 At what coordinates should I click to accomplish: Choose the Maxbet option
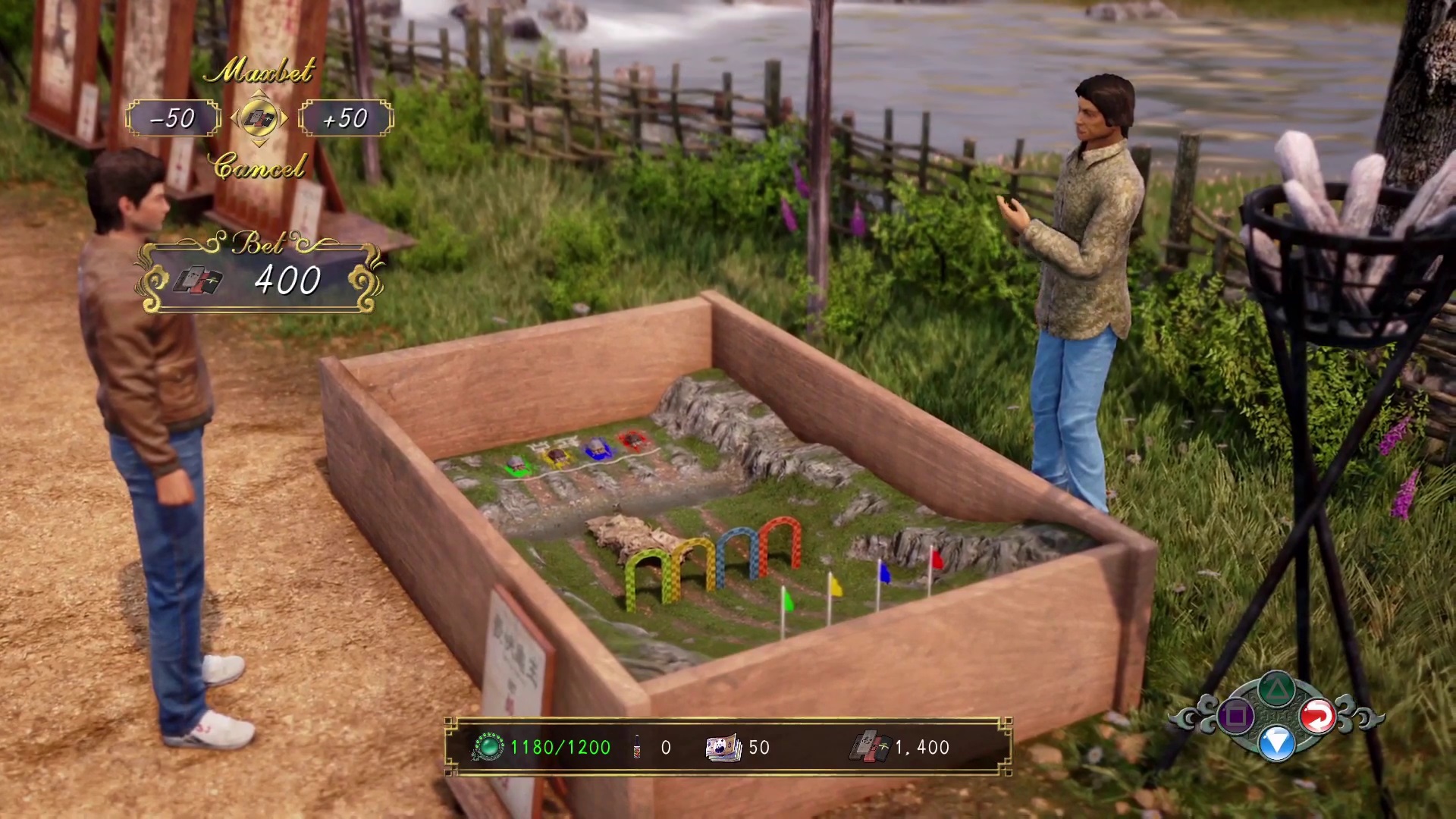[x=259, y=72]
